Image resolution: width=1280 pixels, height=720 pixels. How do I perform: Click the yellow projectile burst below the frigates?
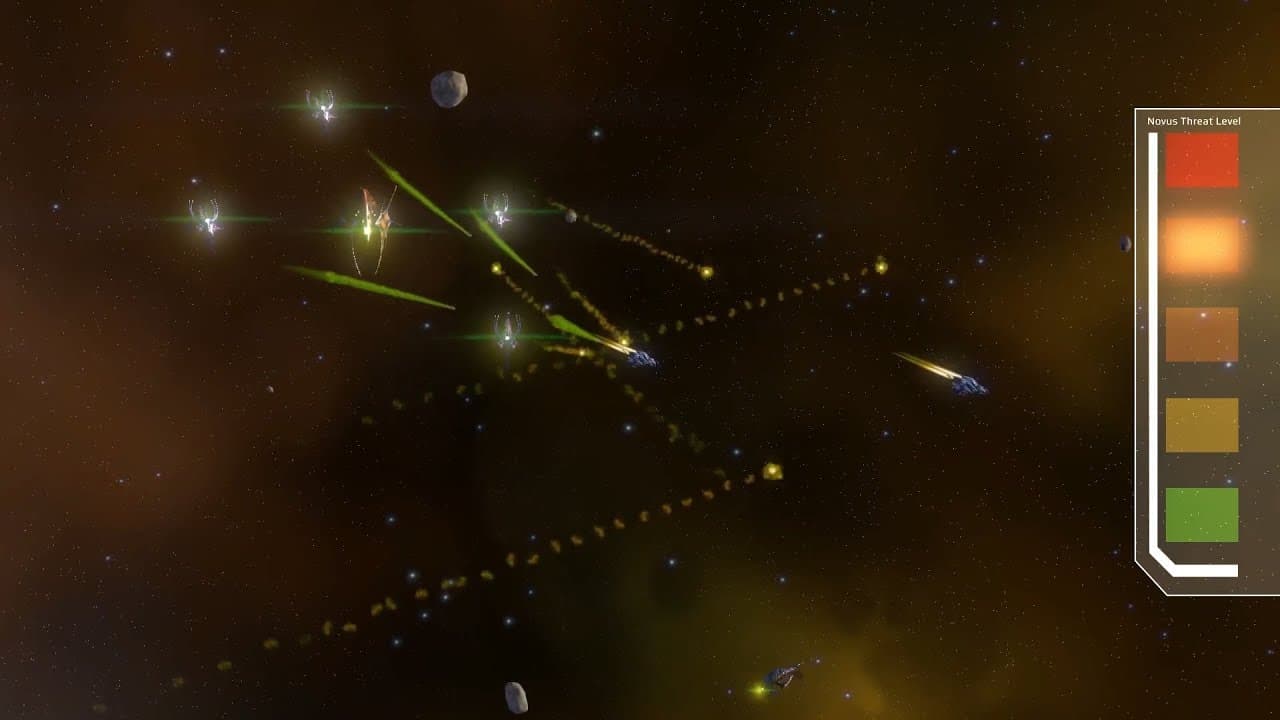click(773, 470)
